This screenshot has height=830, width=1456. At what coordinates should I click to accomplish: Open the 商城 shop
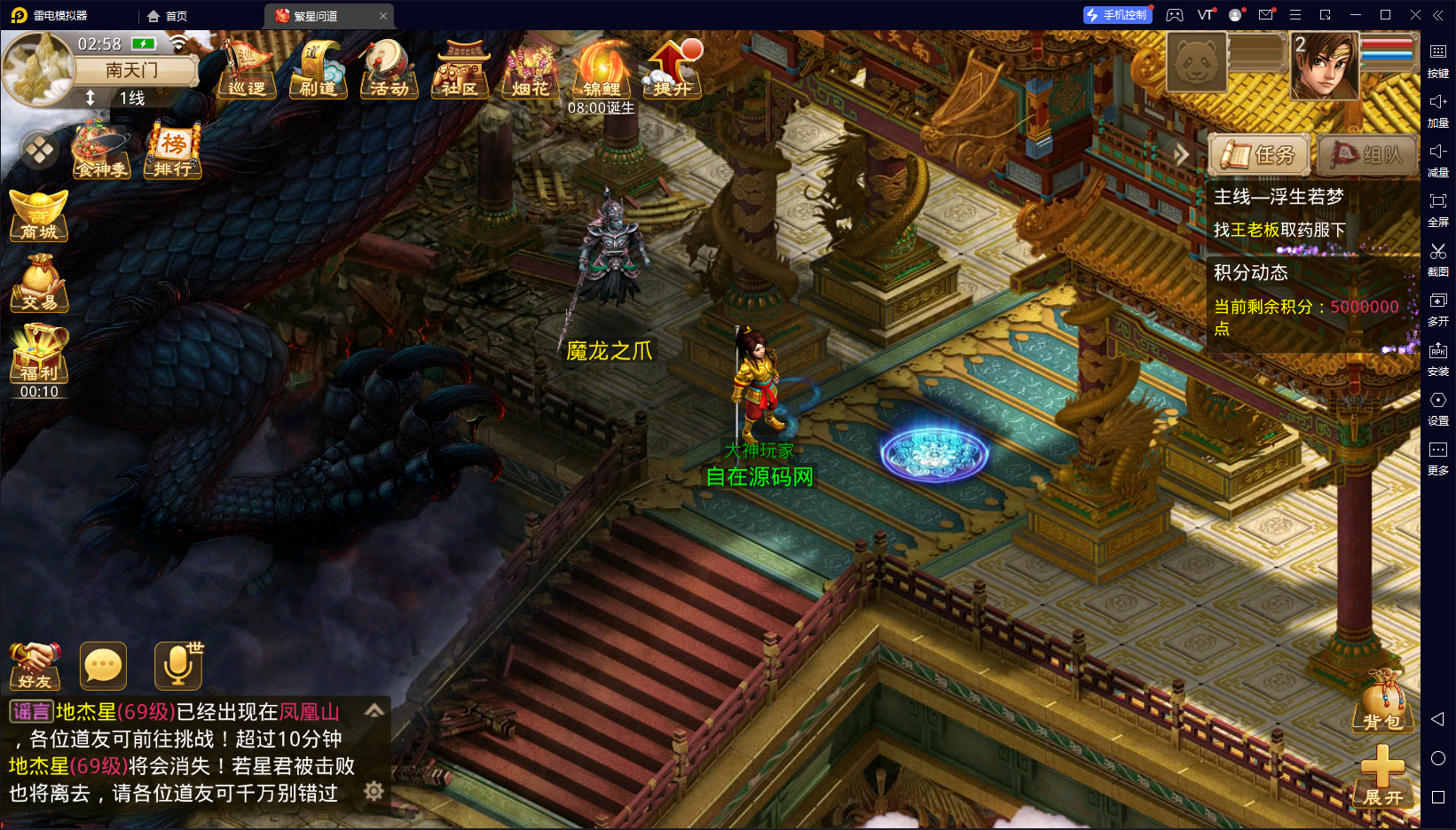39,215
